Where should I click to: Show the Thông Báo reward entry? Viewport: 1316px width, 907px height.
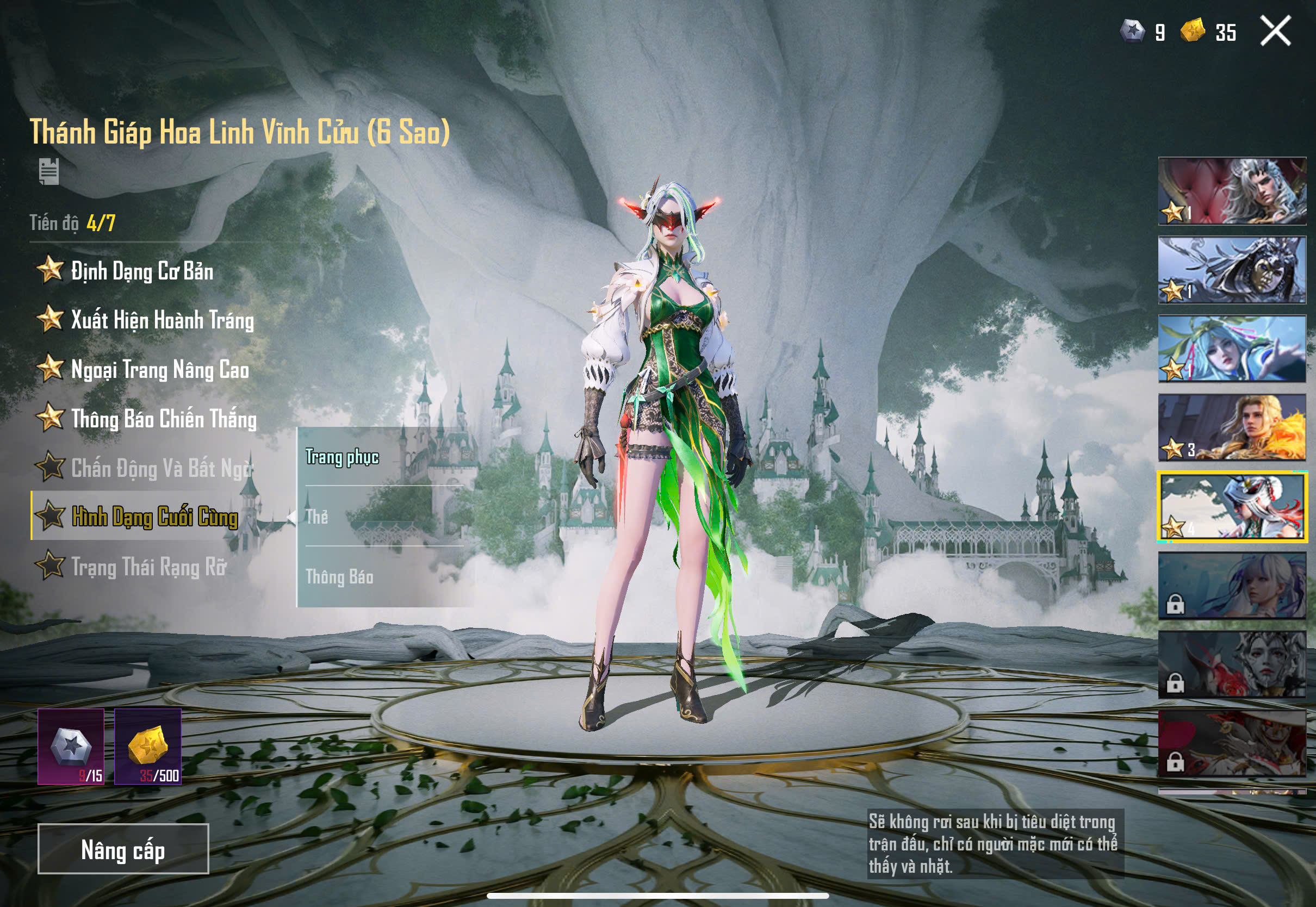point(339,577)
